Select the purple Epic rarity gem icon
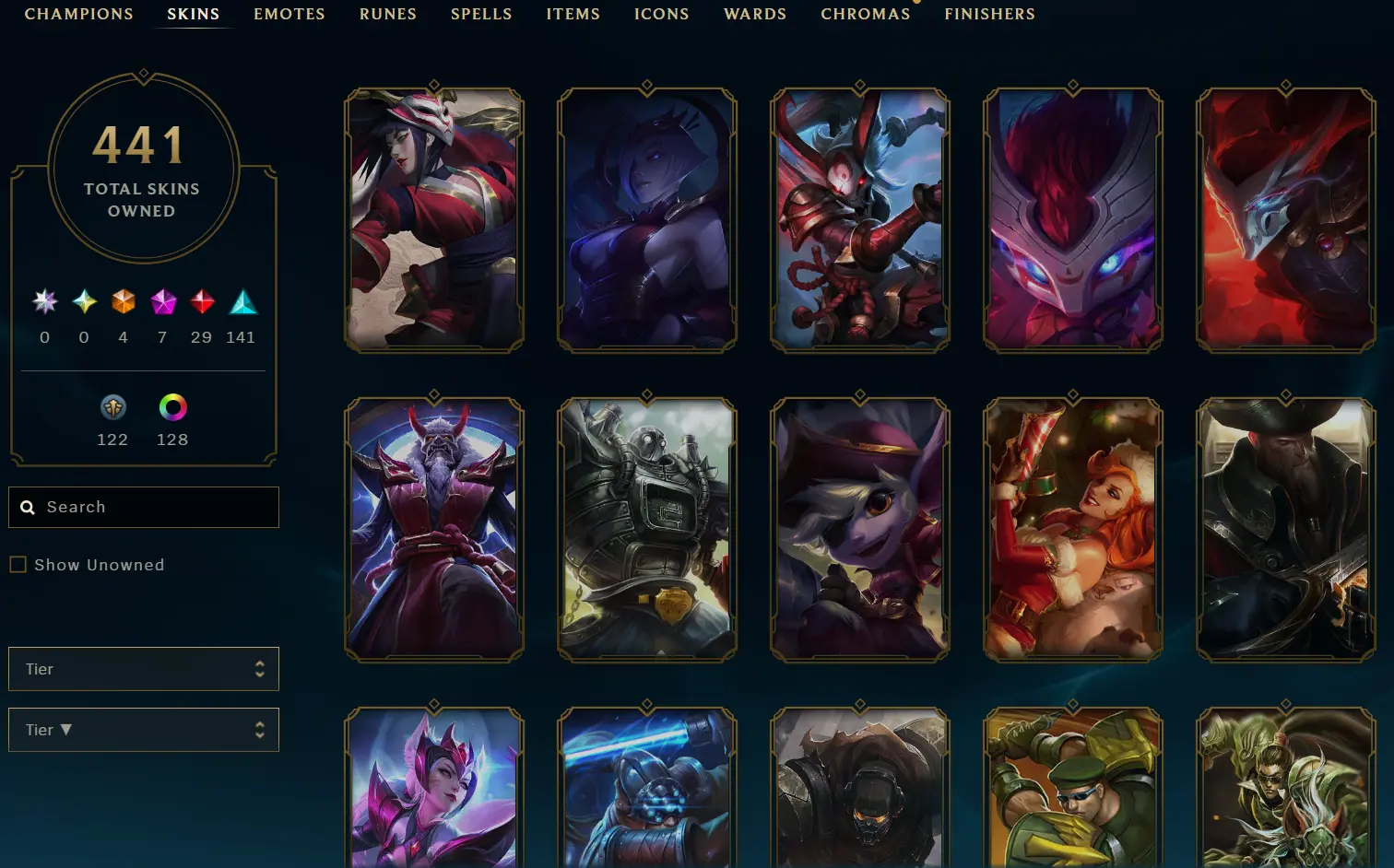The image size is (1394, 868). click(x=162, y=301)
